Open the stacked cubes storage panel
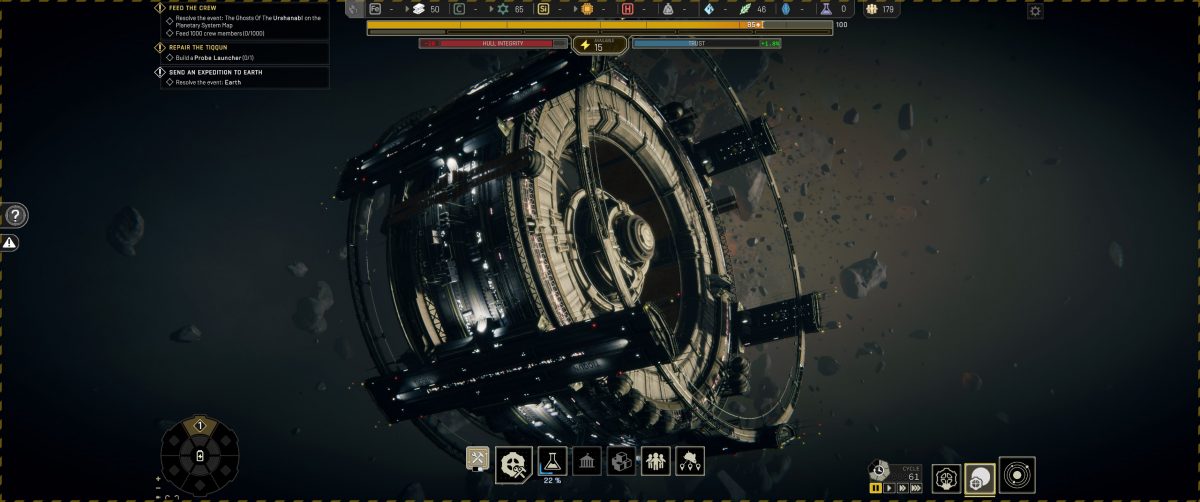This screenshot has width=1200, height=502. point(621,461)
